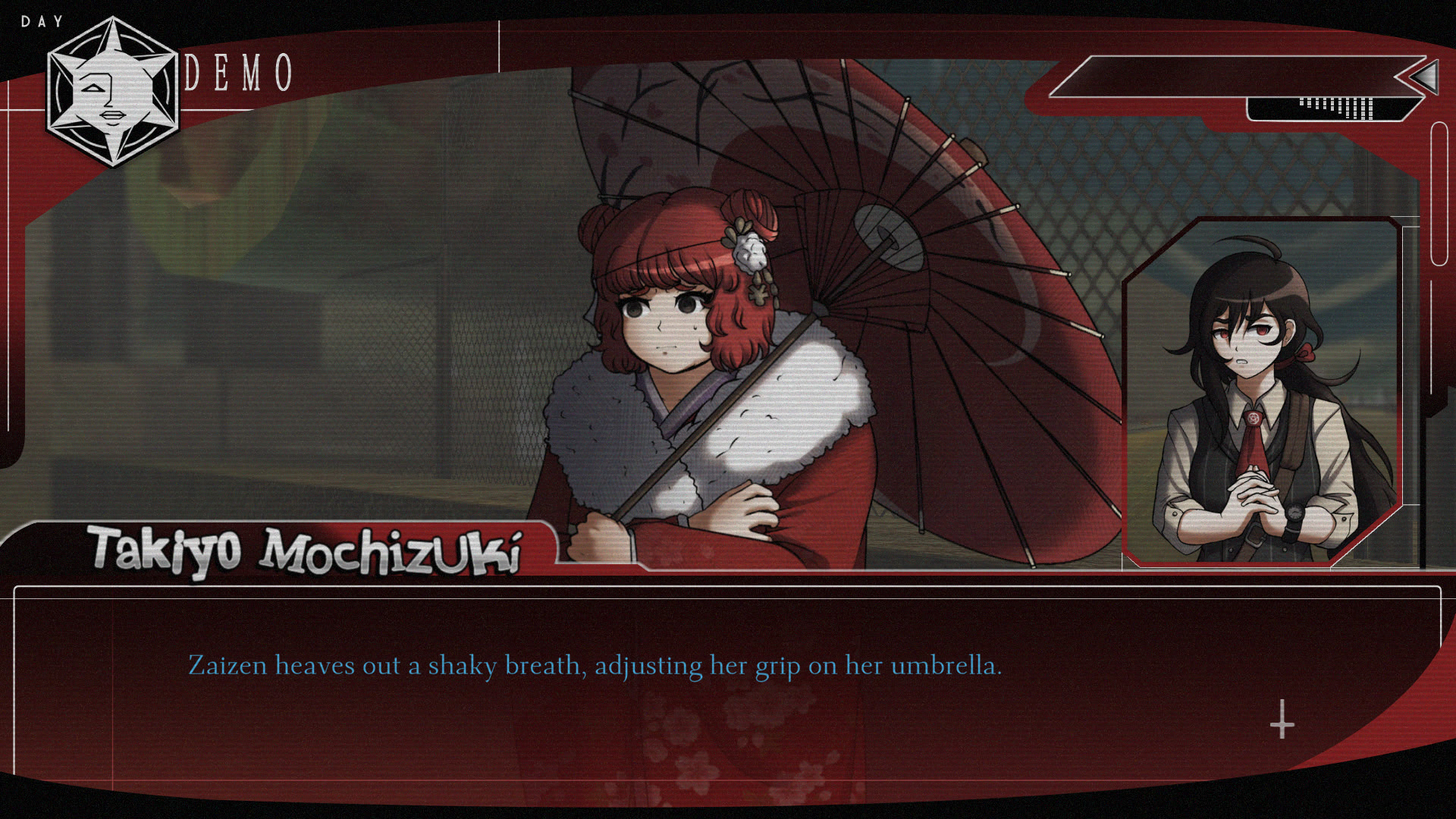1456x819 pixels.
Task: Click the DEMO watermark label
Action: pyautogui.click(x=240, y=71)
